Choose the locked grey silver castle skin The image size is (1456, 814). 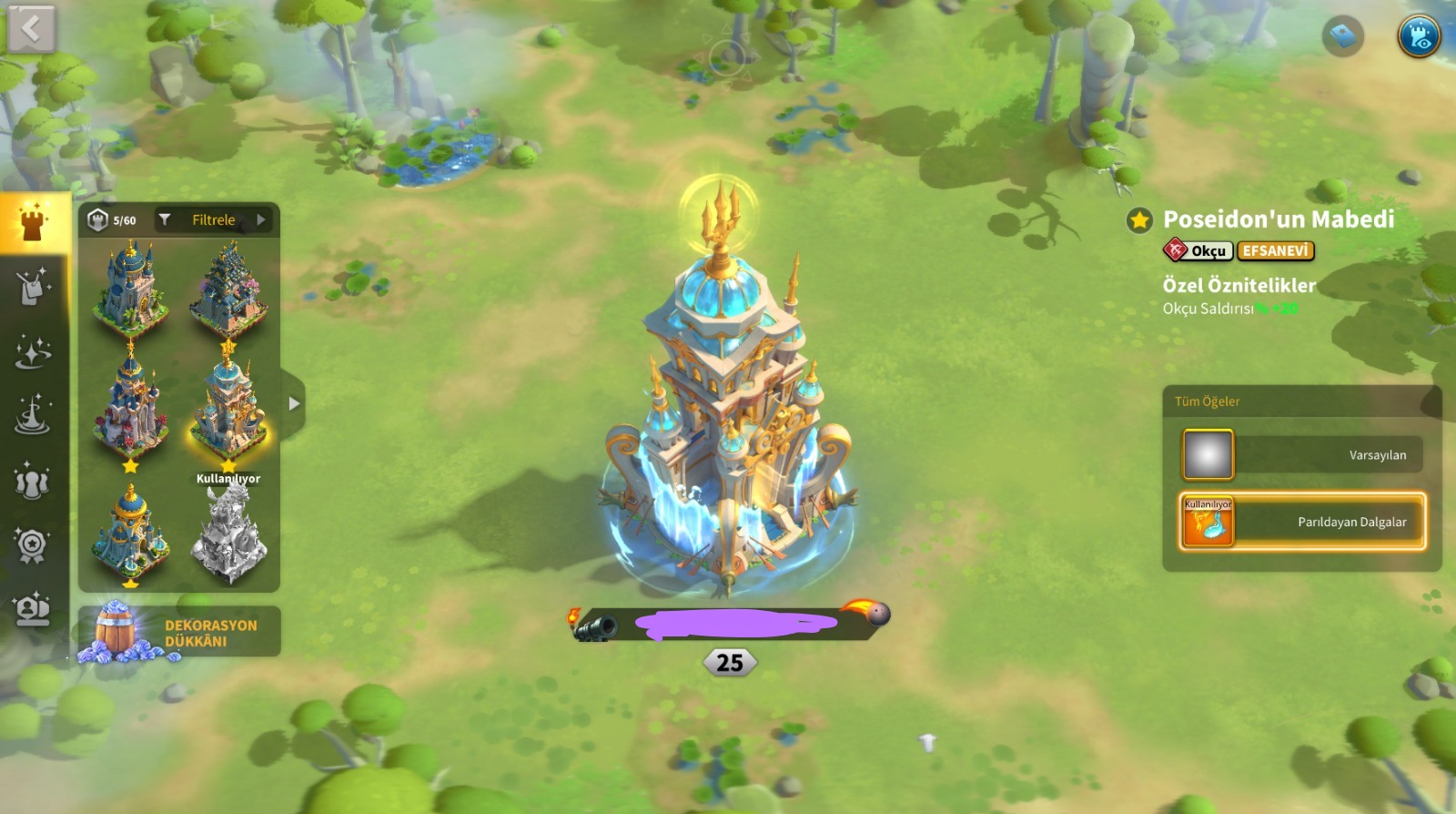coord(228,534)
